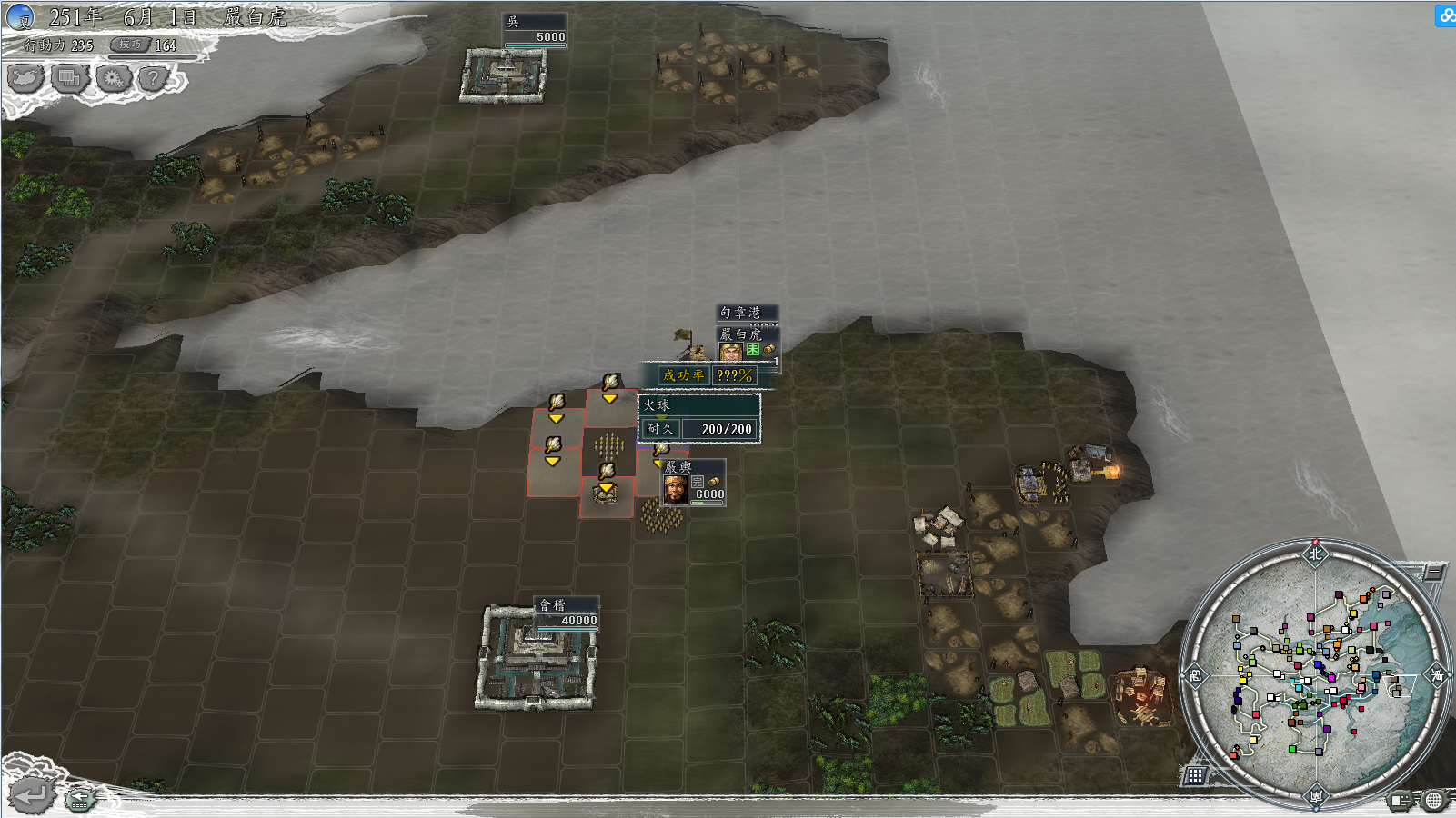Open the China map overview button

pos(25,79)
